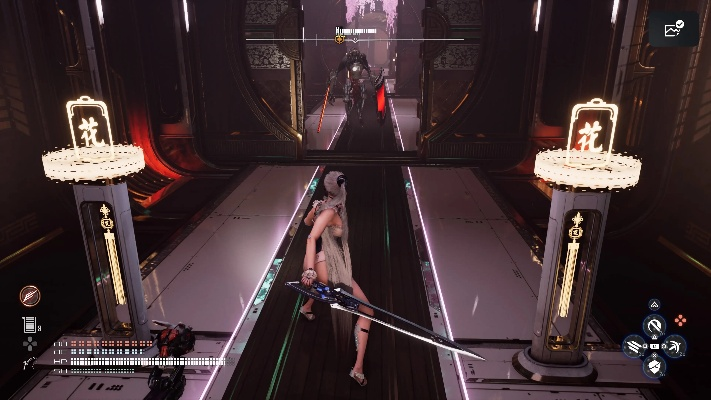Screen dimensions: 711x400
Task: Open the screenshot saved notification
Action: click(673, 29)
